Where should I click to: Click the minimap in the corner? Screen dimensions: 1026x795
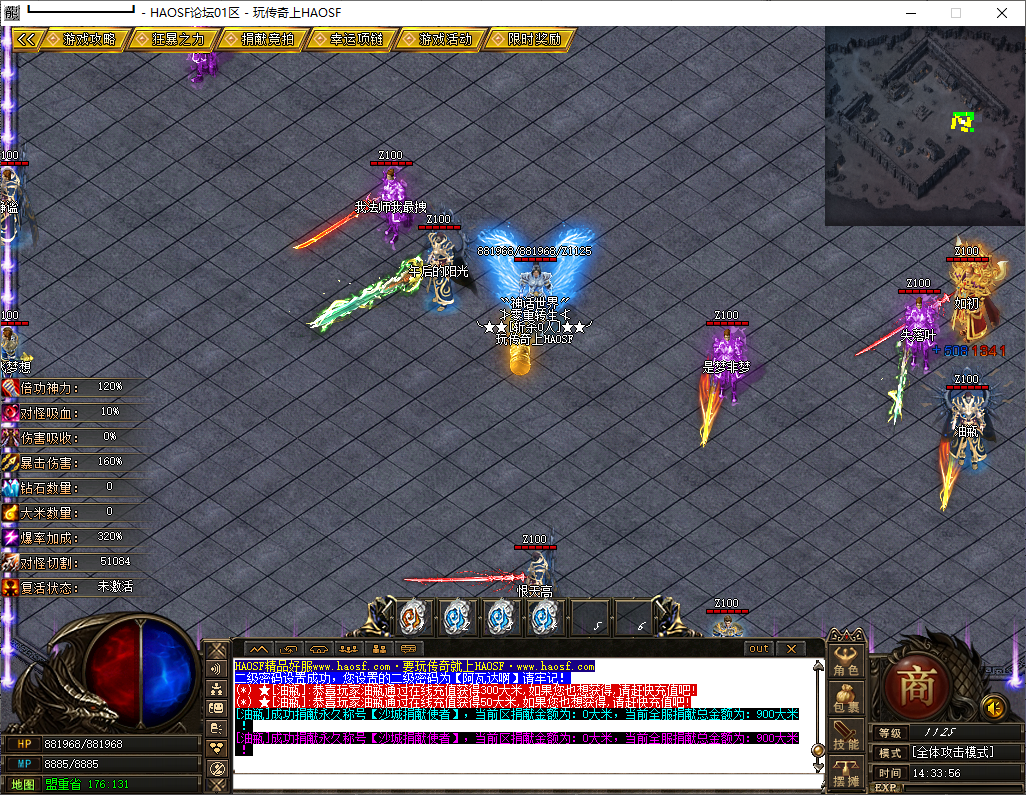[x=924, y=125]
